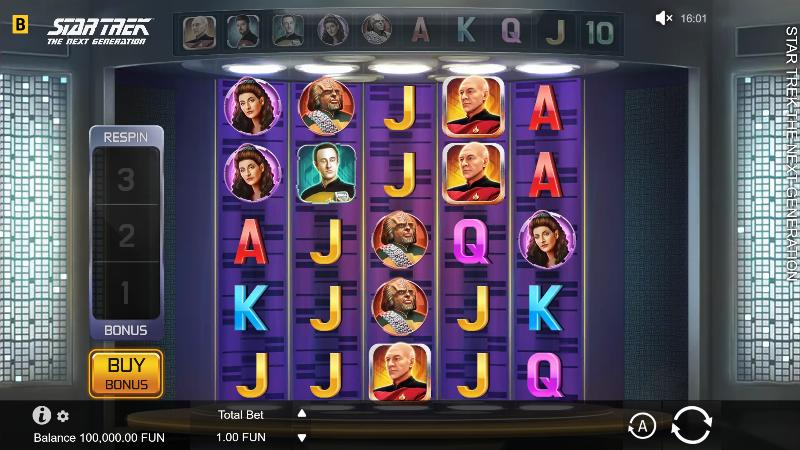Decrease the total bet amount

tap(302, 437)
